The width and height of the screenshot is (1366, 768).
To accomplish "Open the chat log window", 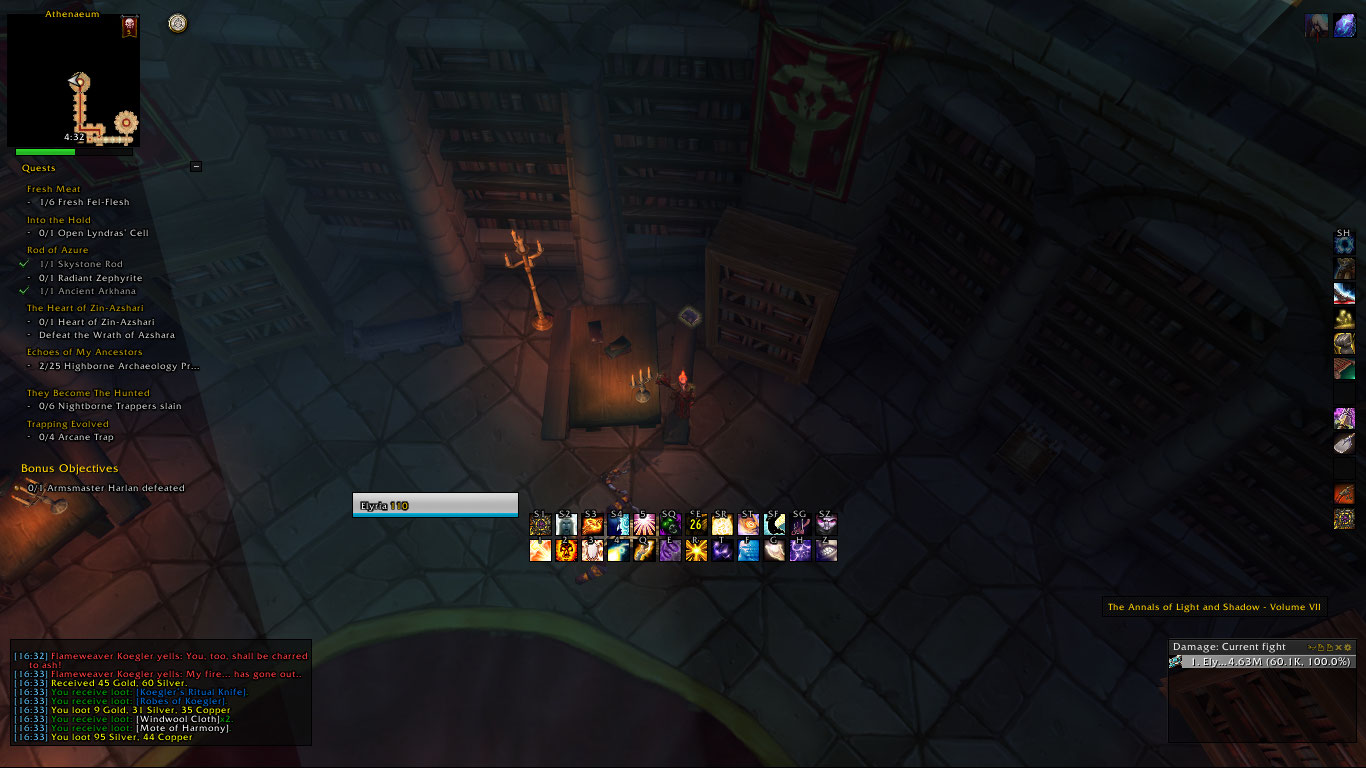I will 161,692.
